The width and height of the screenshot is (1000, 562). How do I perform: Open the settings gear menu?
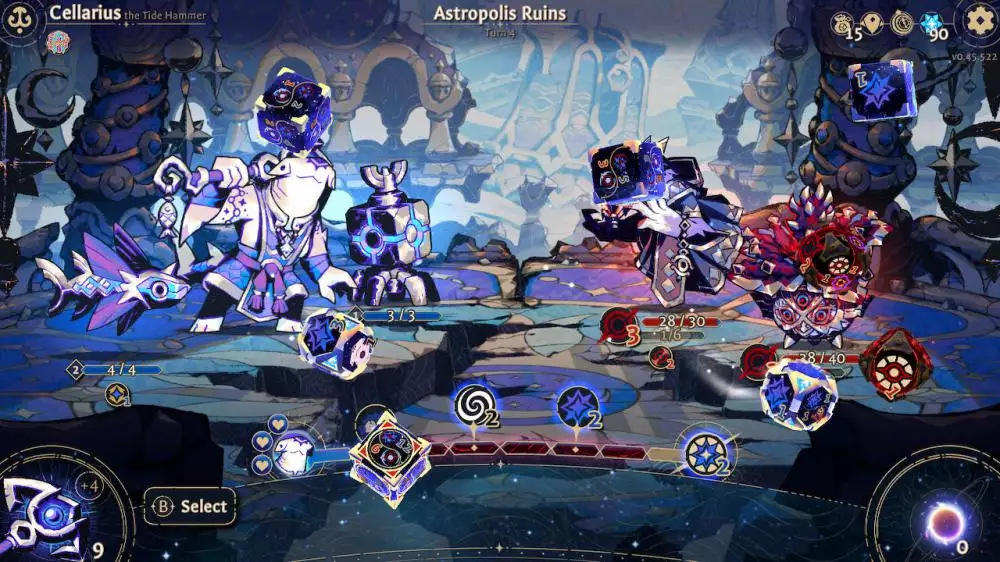(979, 19)
